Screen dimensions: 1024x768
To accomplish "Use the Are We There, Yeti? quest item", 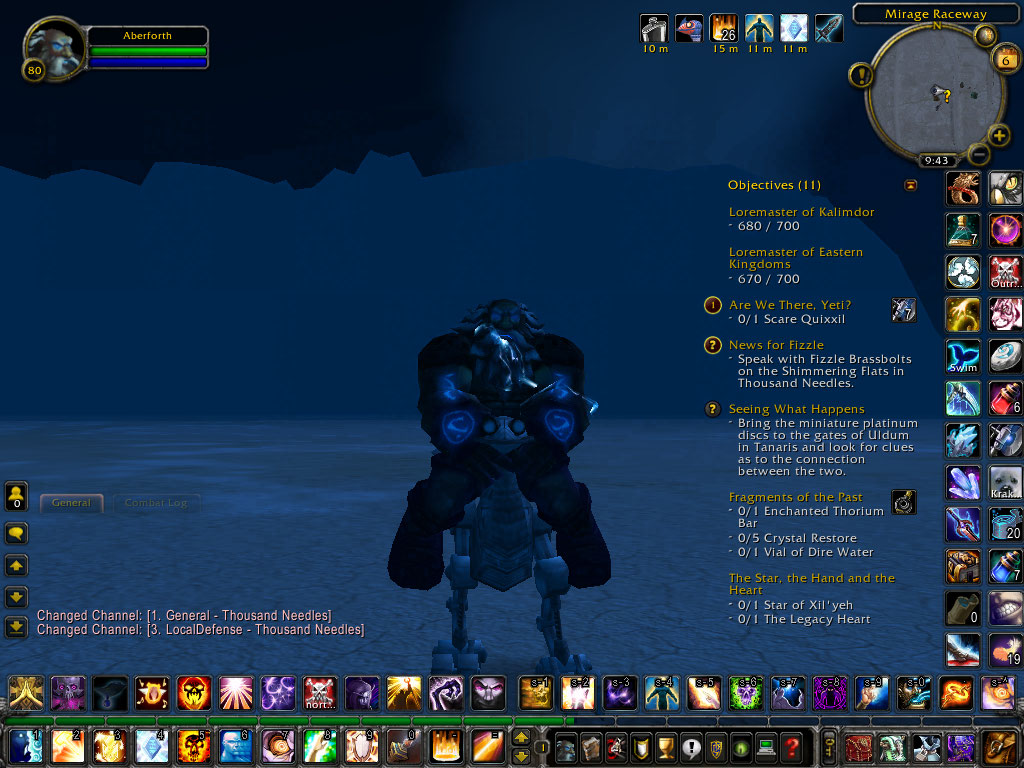I will (903, 310).
